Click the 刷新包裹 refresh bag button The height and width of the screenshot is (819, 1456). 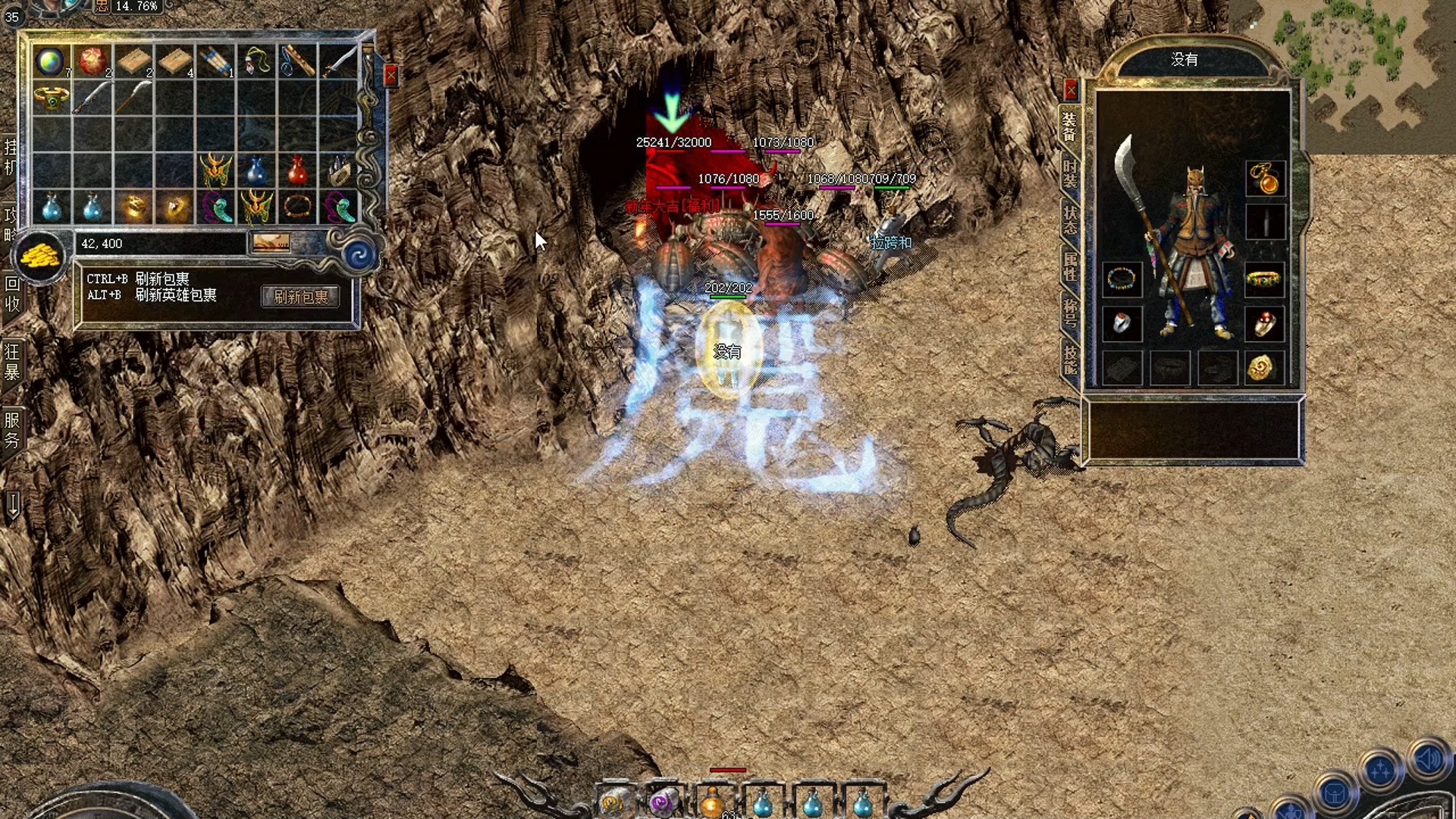click(x=300, y=297)
